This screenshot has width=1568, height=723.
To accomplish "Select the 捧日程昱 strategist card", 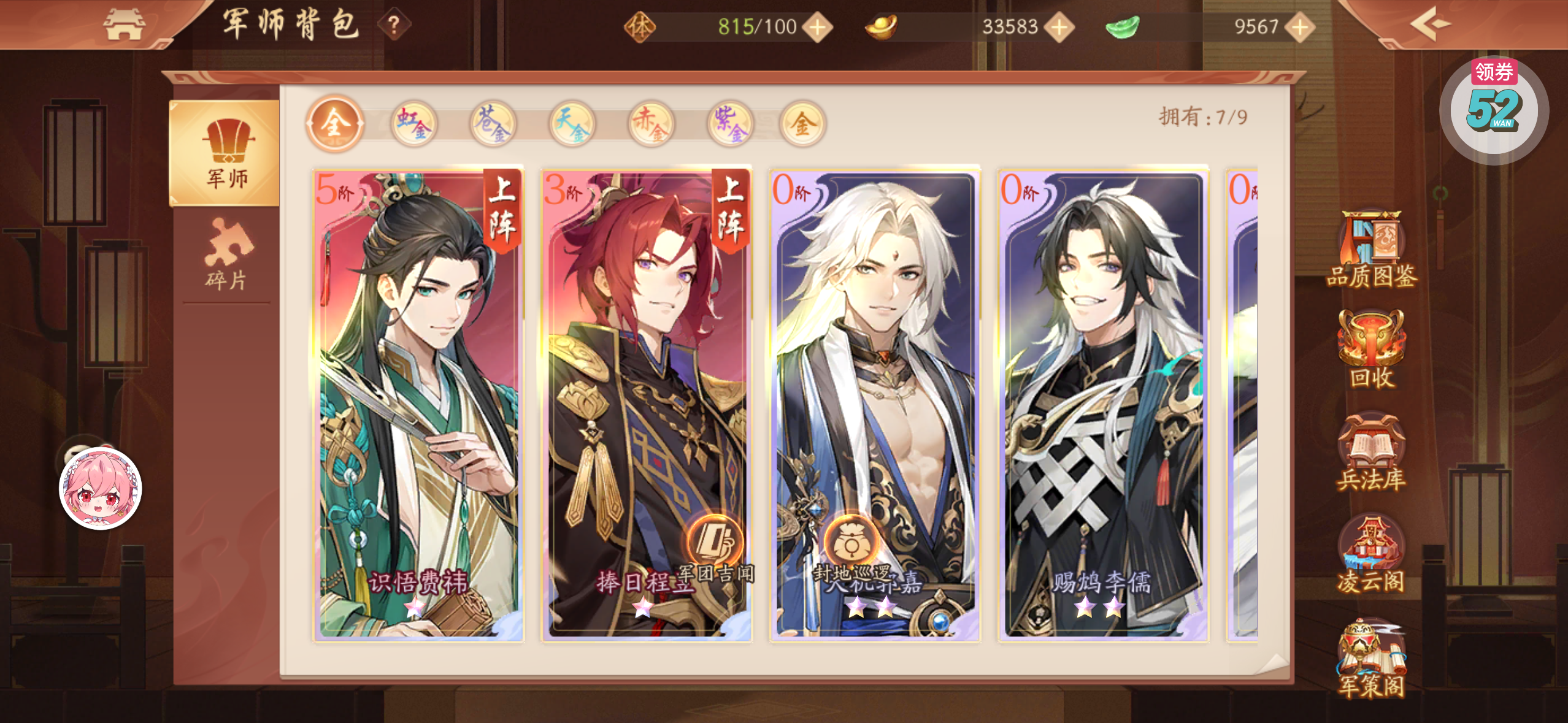I will 647,405.
